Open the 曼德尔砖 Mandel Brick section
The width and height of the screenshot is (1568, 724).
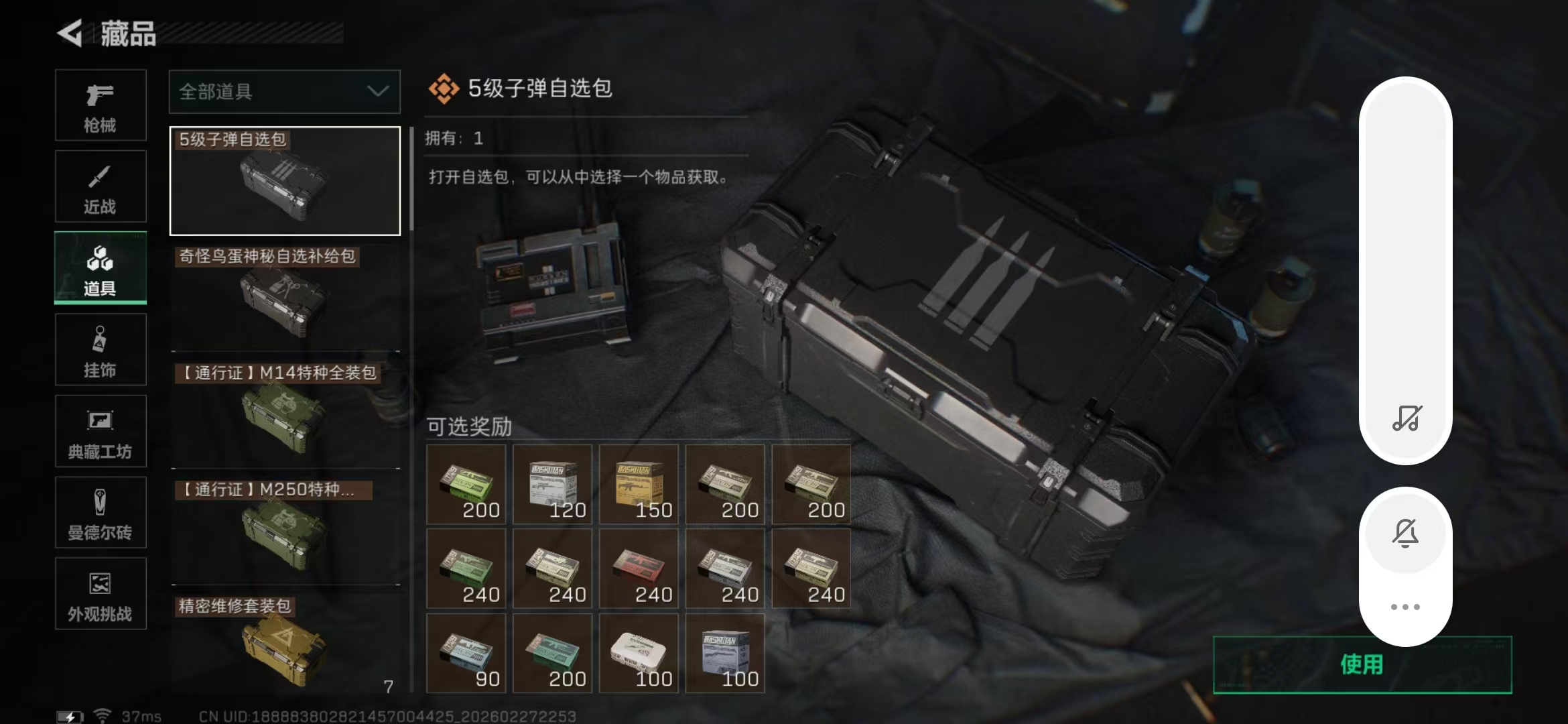pos(101,513)
